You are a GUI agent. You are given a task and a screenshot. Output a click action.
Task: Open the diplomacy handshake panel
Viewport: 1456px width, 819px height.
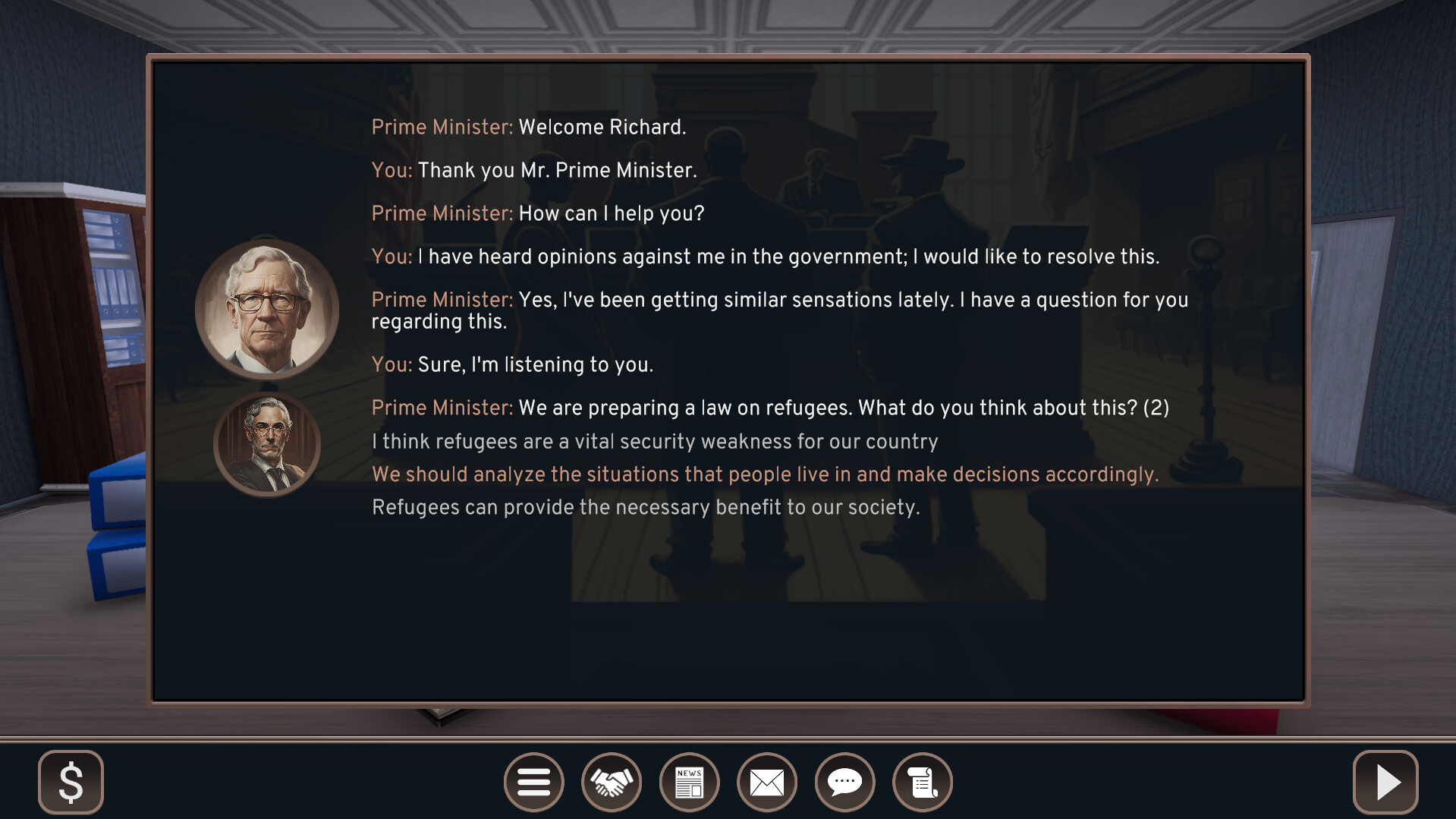[x=612, y=782]
